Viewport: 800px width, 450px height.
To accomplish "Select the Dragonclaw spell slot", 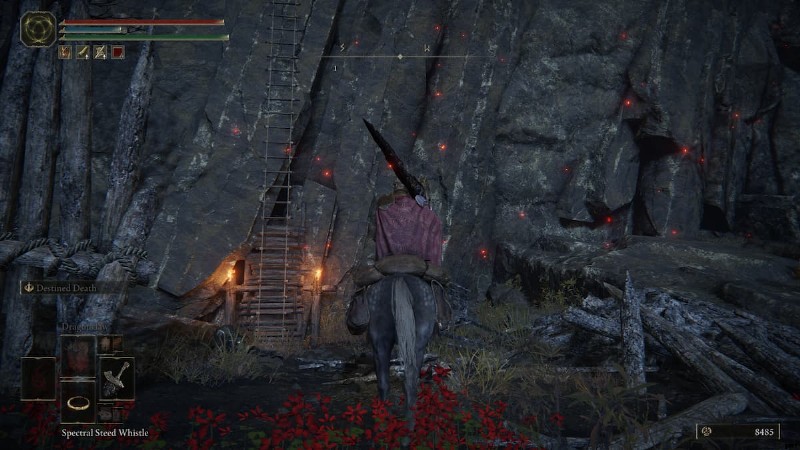I will [78, 354].
